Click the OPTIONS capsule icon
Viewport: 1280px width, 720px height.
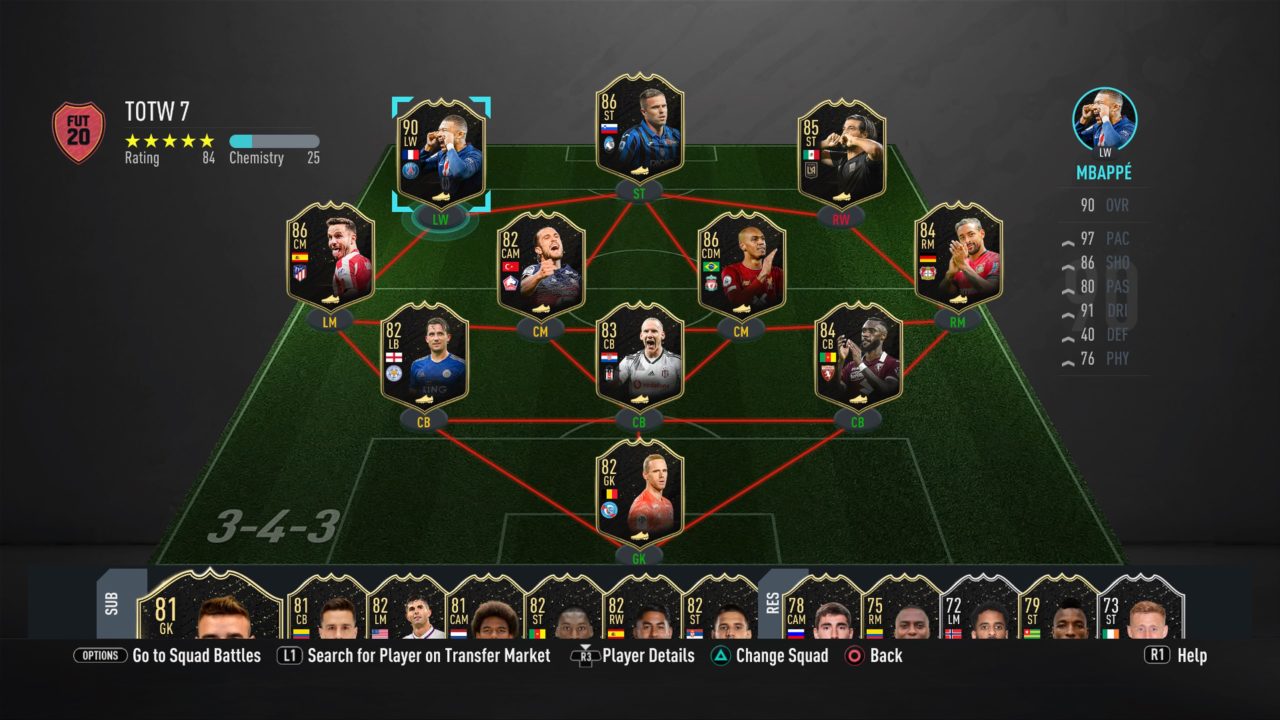point(100,655)
